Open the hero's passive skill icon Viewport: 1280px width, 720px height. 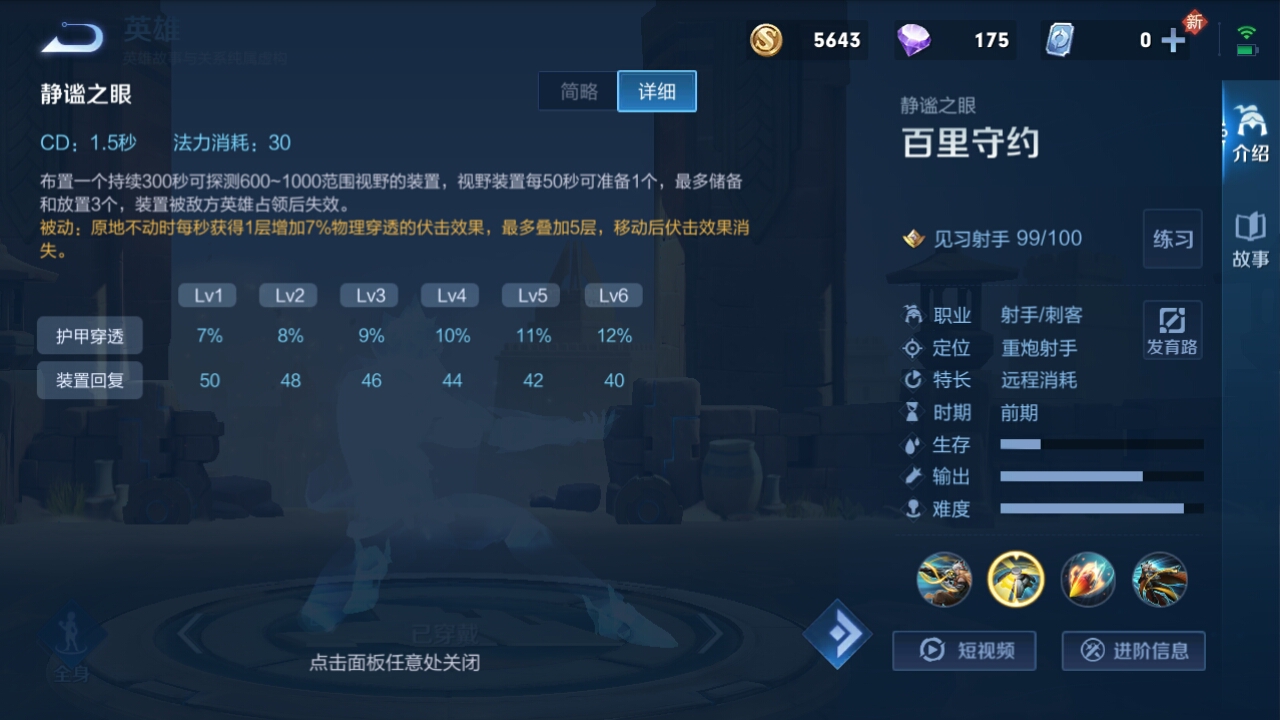point(943,580)
